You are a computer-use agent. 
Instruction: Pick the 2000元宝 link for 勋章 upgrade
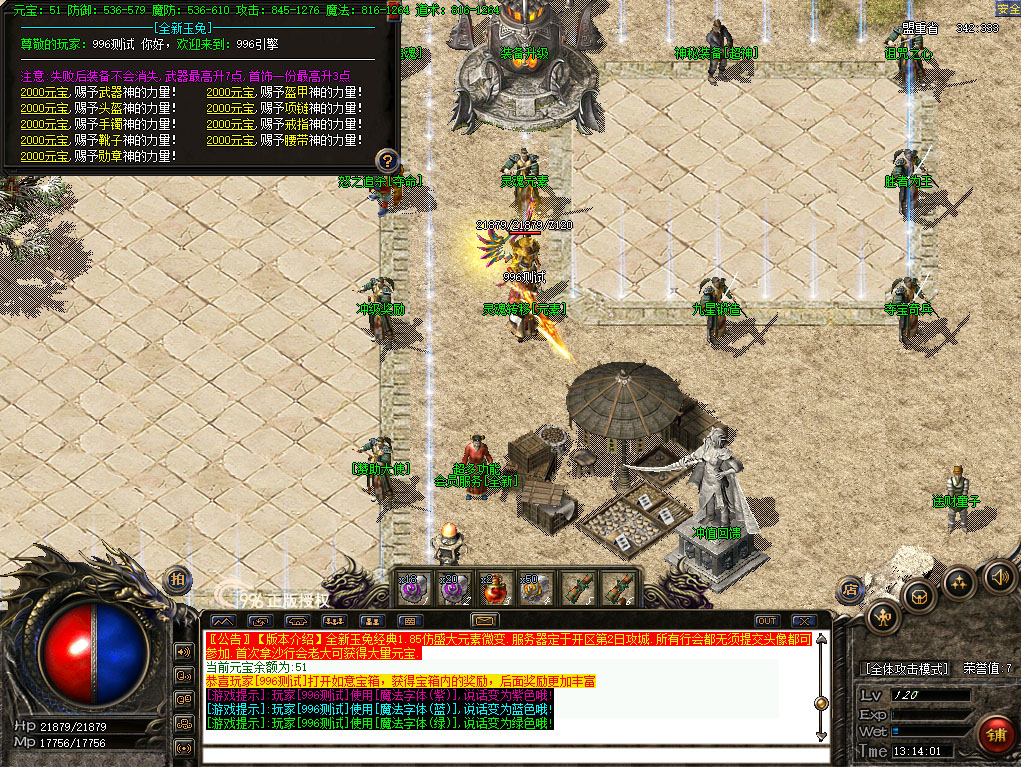[x=45, y=157]
